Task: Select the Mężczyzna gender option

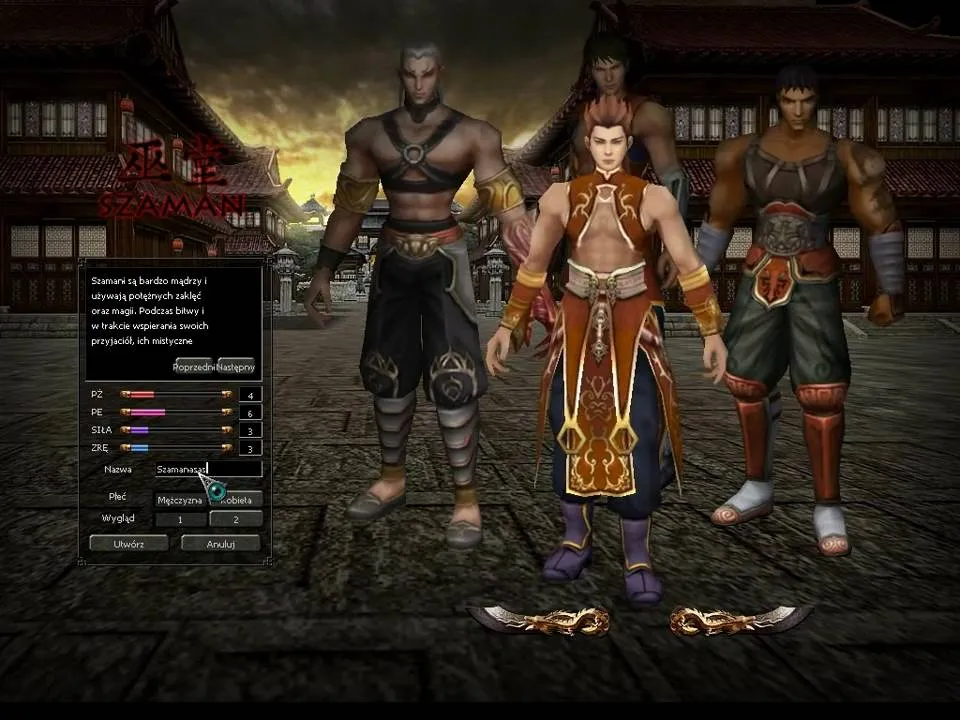Action: pyautogui.click(x=180, y=499)
